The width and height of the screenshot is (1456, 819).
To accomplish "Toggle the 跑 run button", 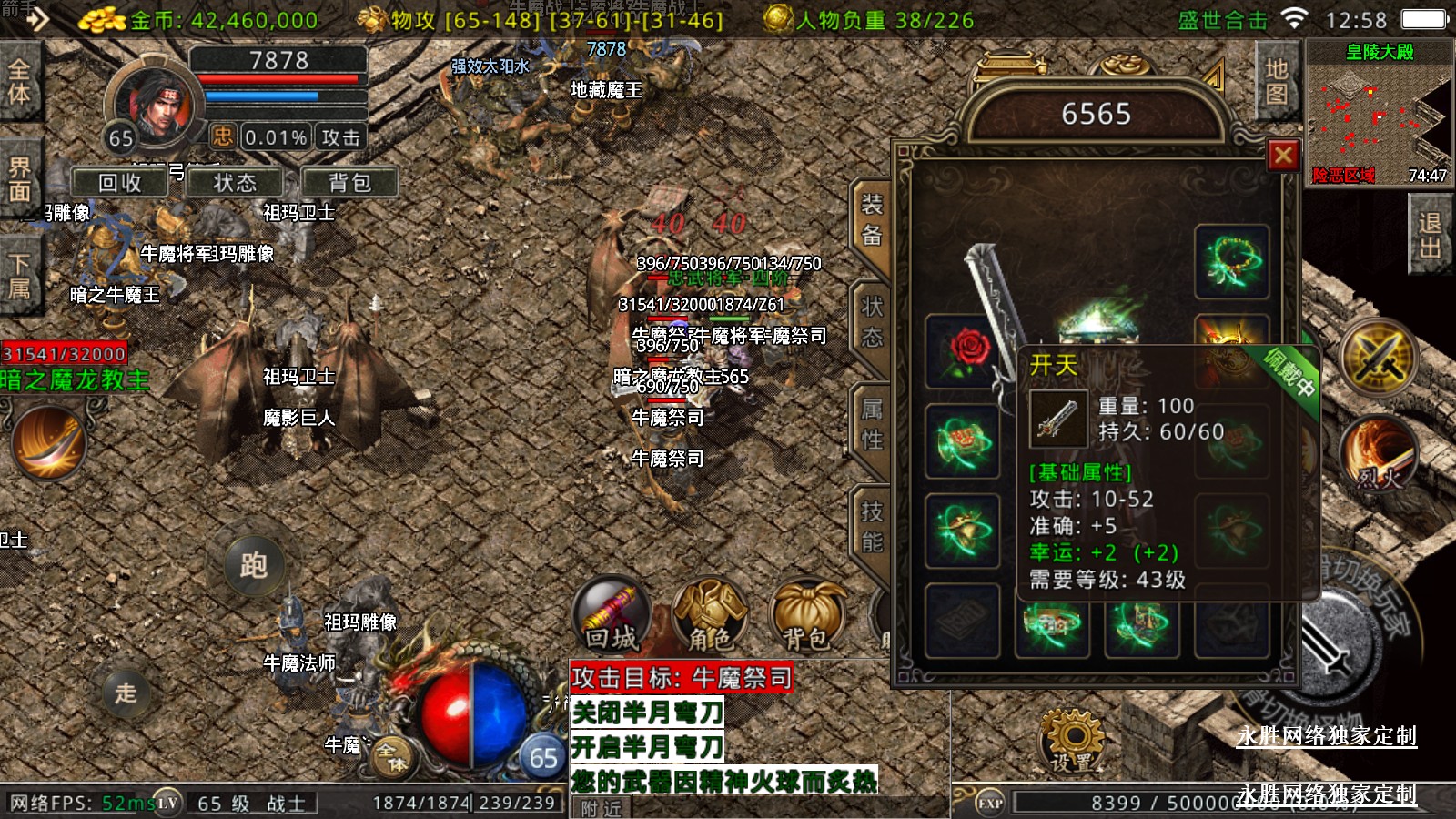I will (x=253, y=566).
